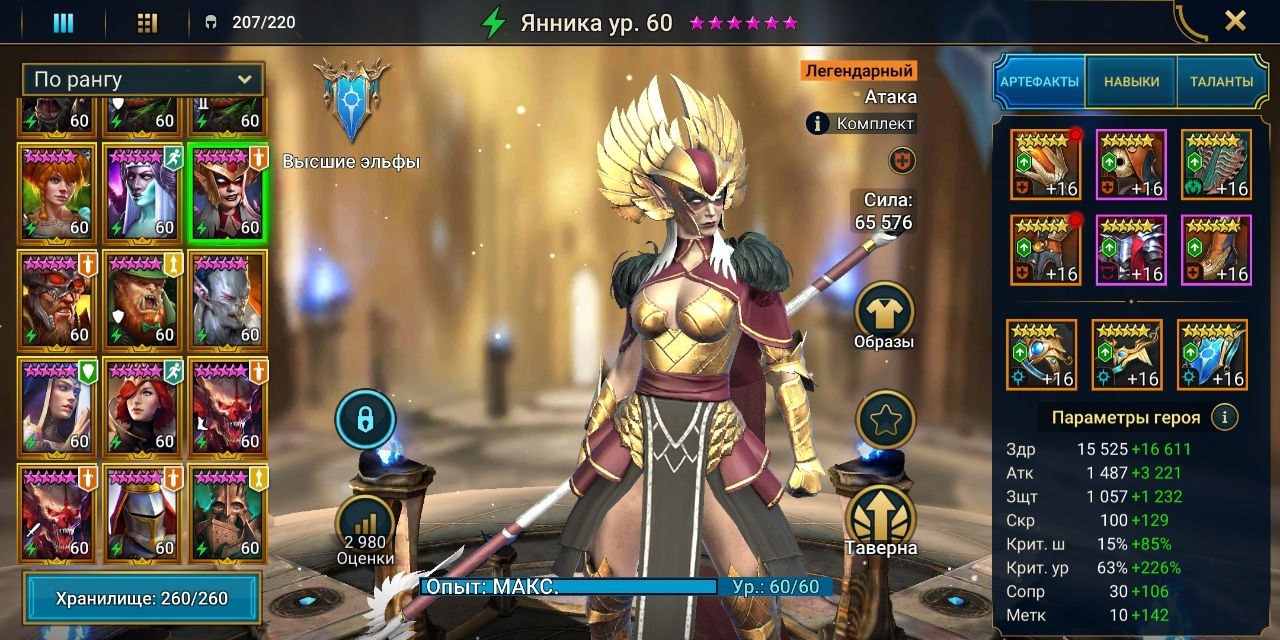The image size is (1280, 640).
Task: Show hero parameters info
Action: point(1225,417)
